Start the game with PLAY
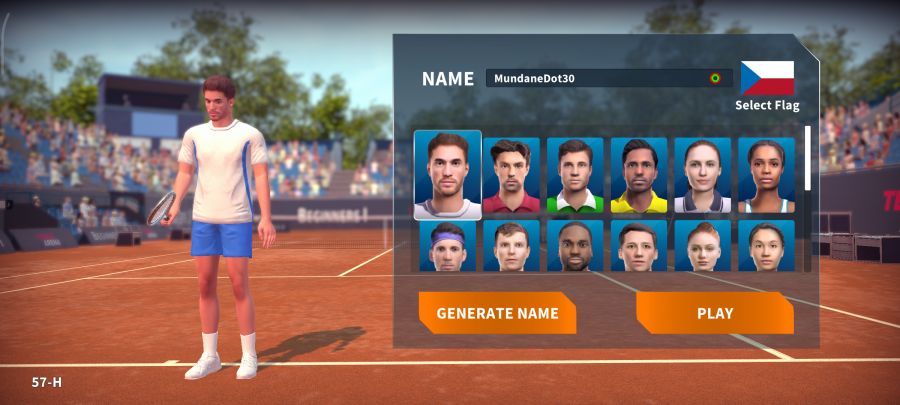 pyautogui.click(x=714, y=313)
